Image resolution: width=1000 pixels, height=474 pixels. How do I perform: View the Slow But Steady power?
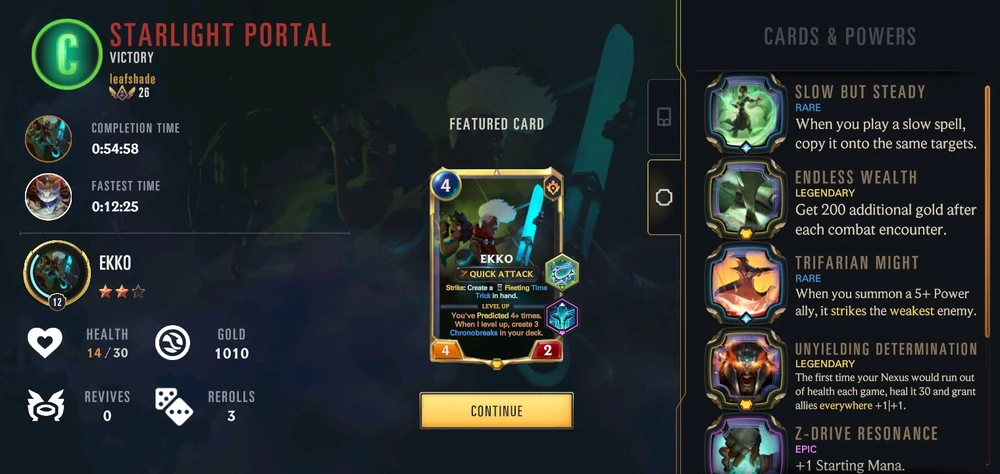pyautogui.click(x=745, y=113)
